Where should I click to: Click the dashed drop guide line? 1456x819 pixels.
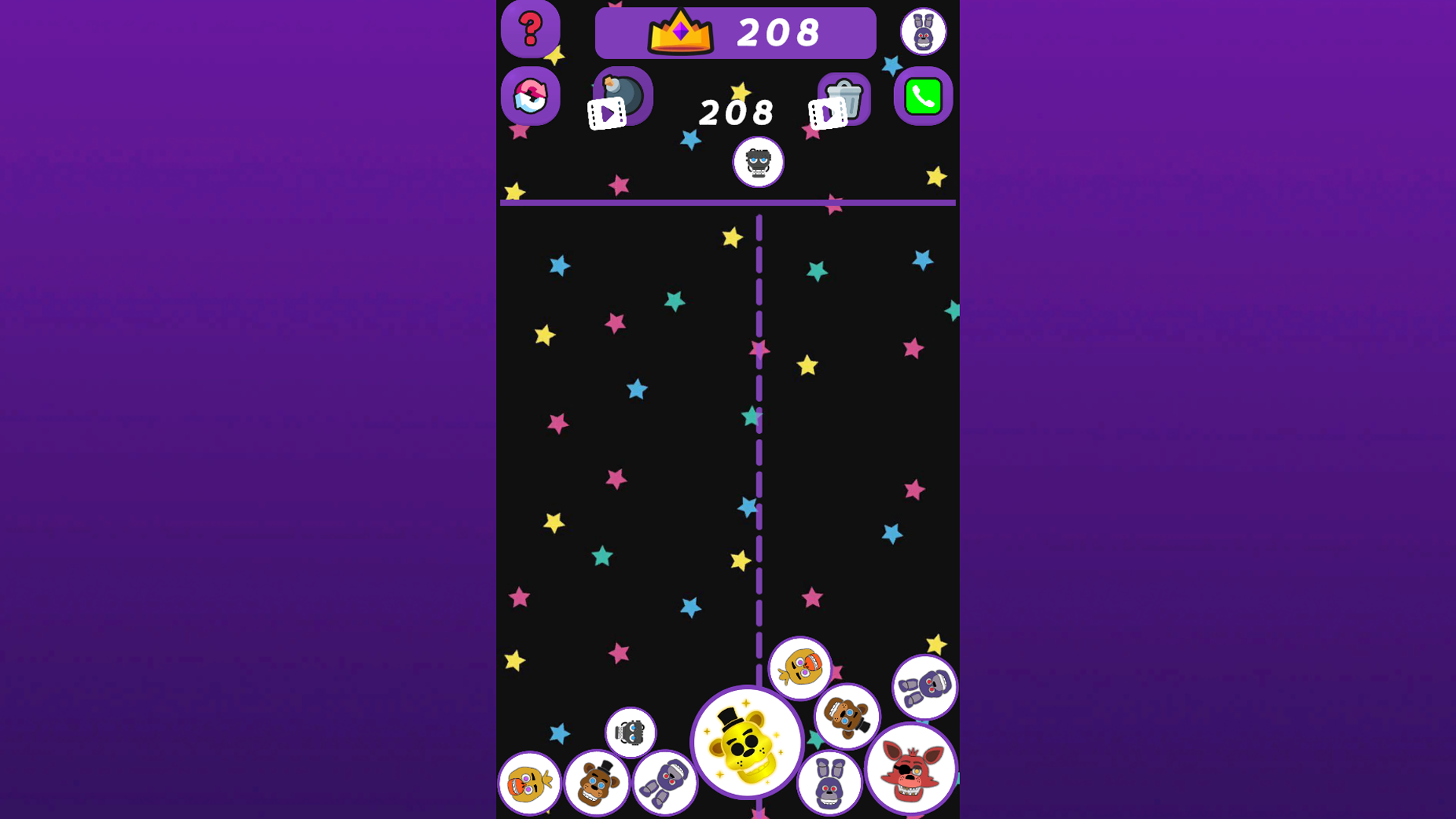(x=758, y=455)
